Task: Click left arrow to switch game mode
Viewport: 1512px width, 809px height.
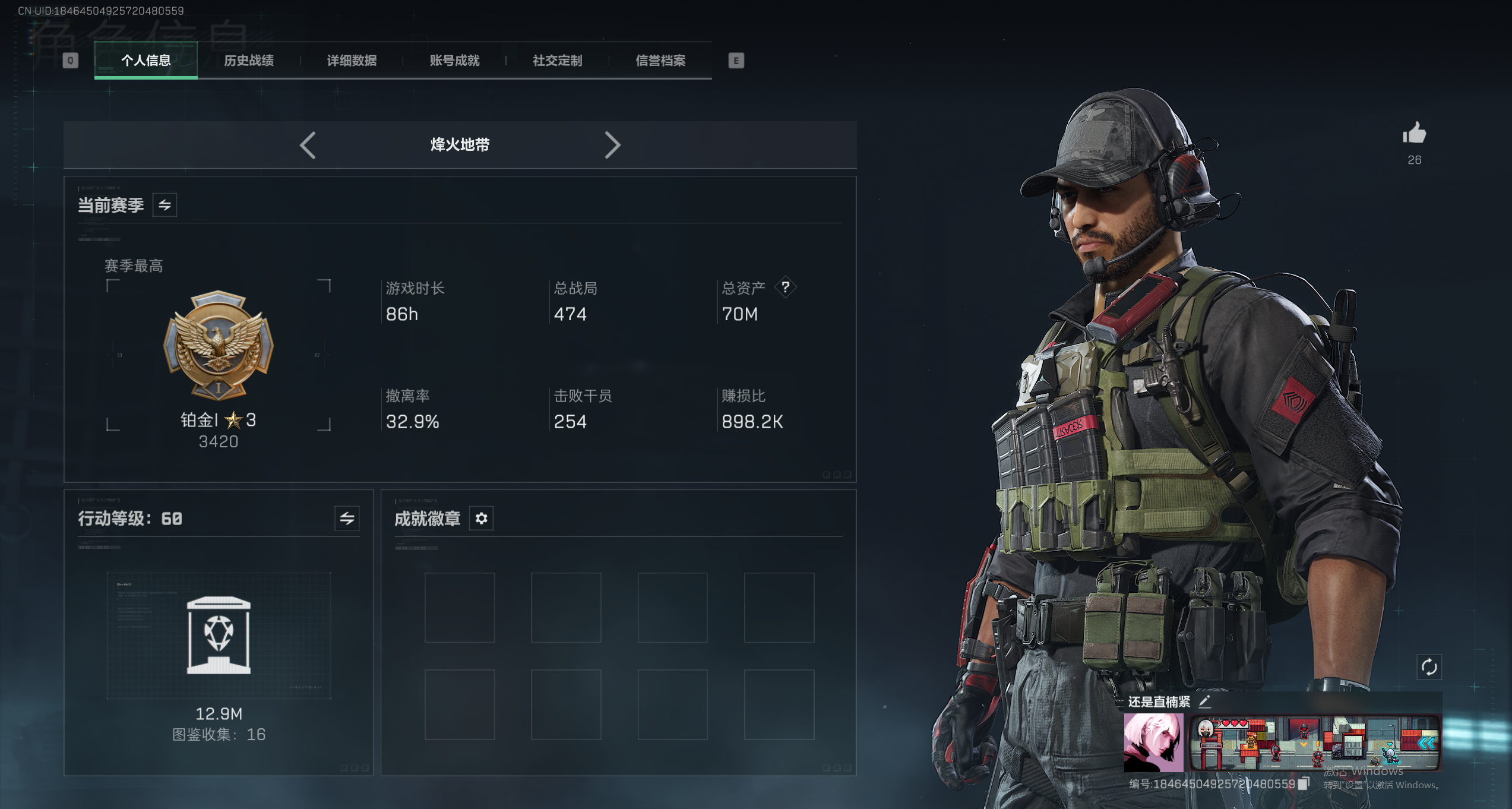Action: click(x=307, y=145)
